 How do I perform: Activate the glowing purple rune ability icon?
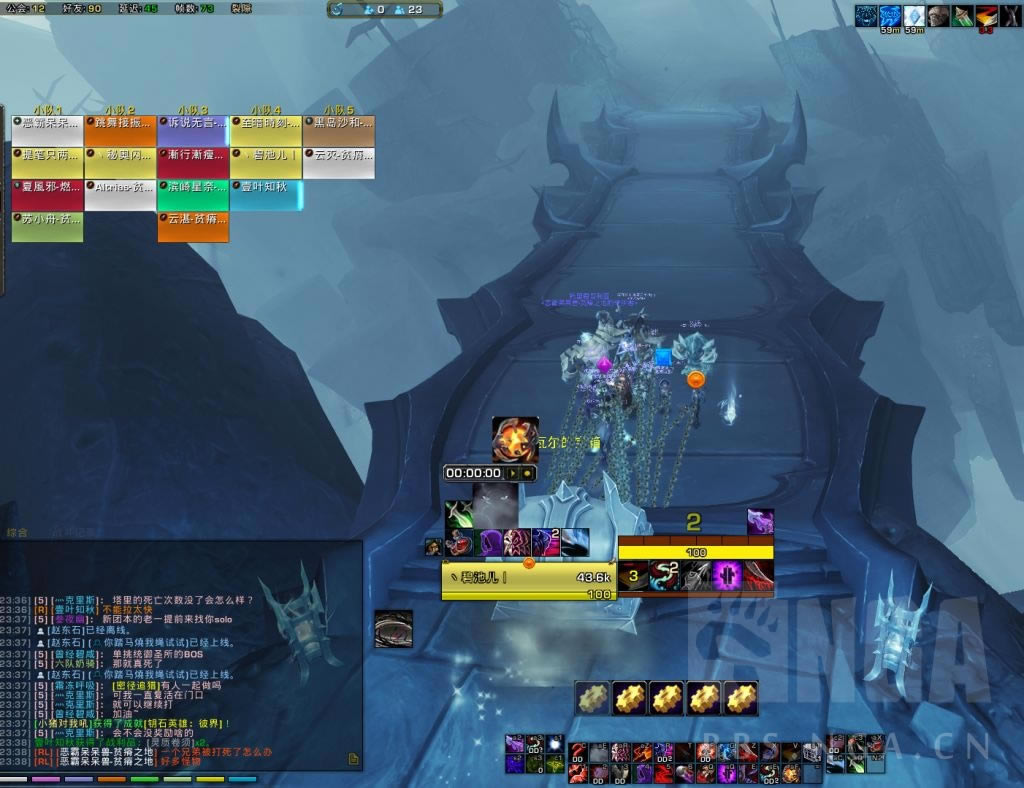click(727, 576)
